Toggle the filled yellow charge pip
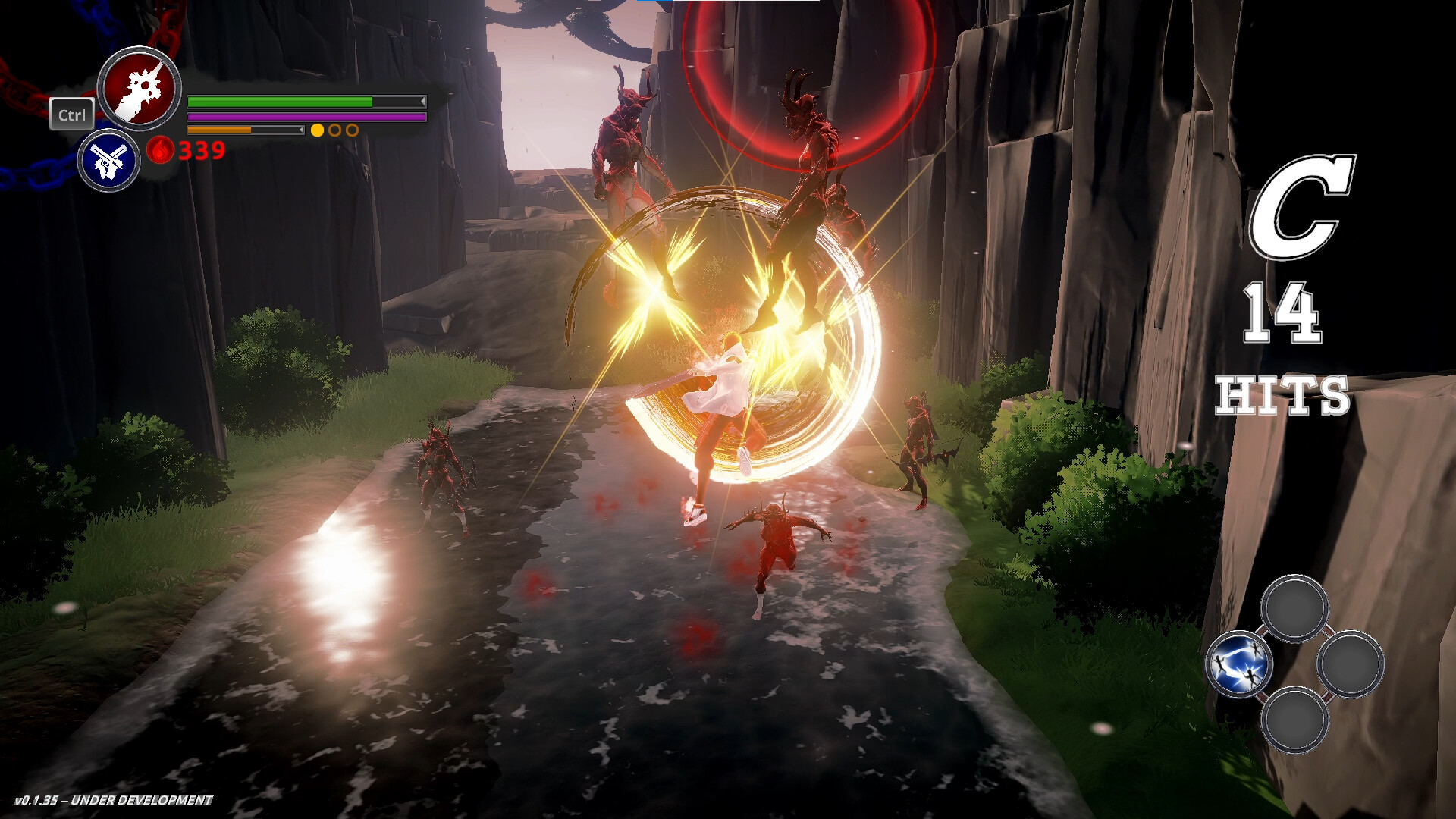Screen dimensions: 1456x819 pyautogui.click(x=318, y=130)
